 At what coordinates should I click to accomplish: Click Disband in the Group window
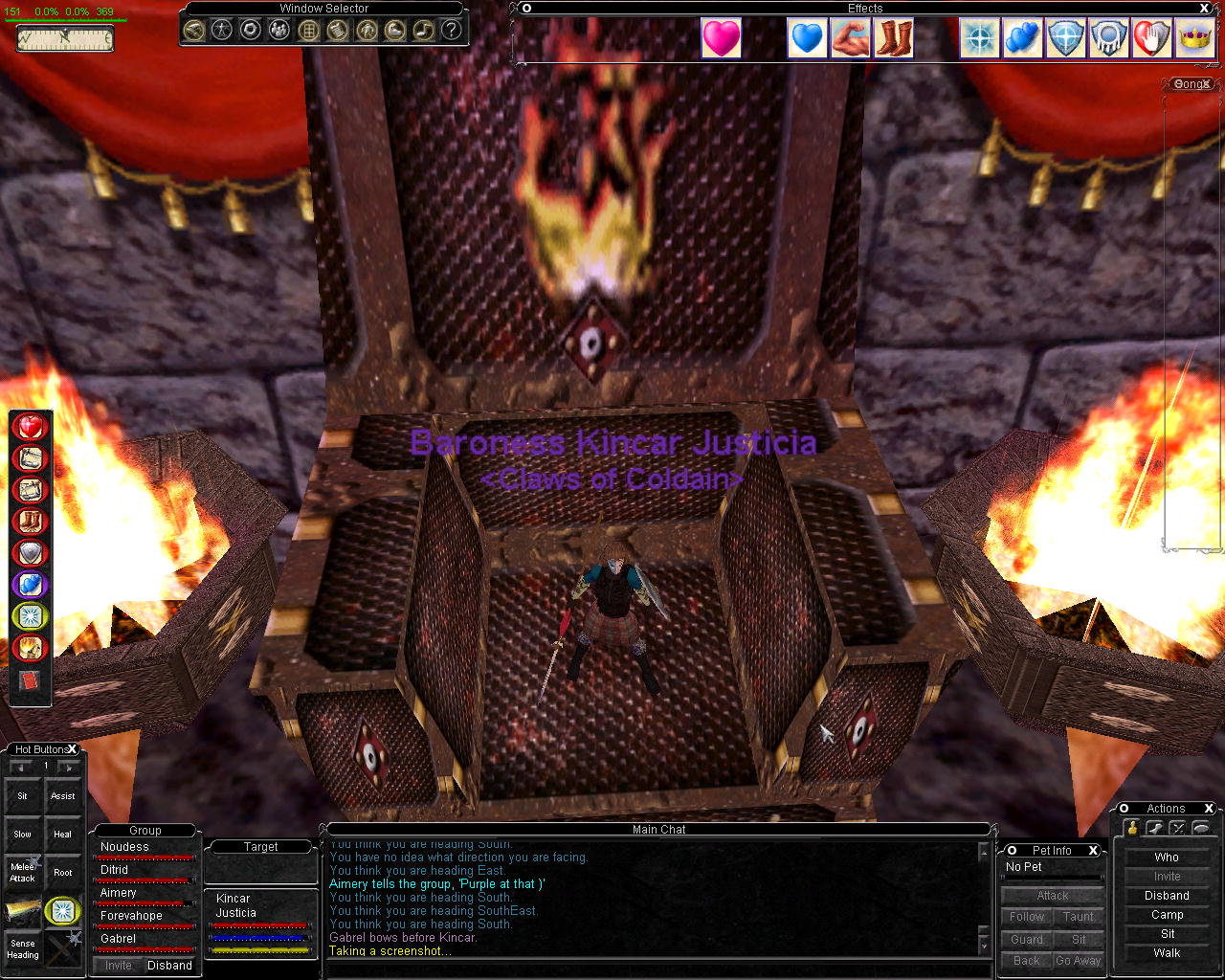[169, 966]
